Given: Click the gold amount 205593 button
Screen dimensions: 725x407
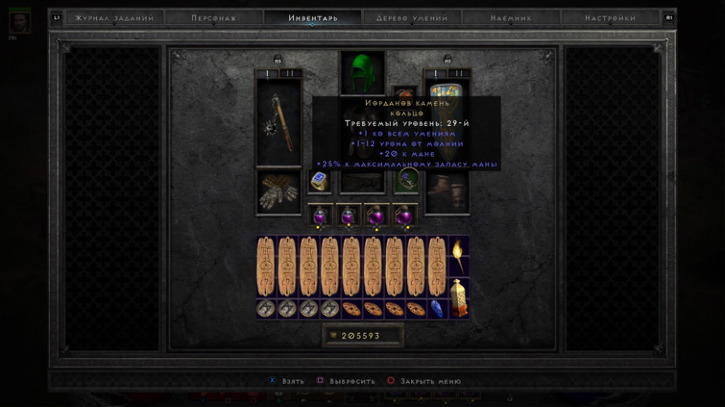Looking at the screenshot, I should 361,336.
